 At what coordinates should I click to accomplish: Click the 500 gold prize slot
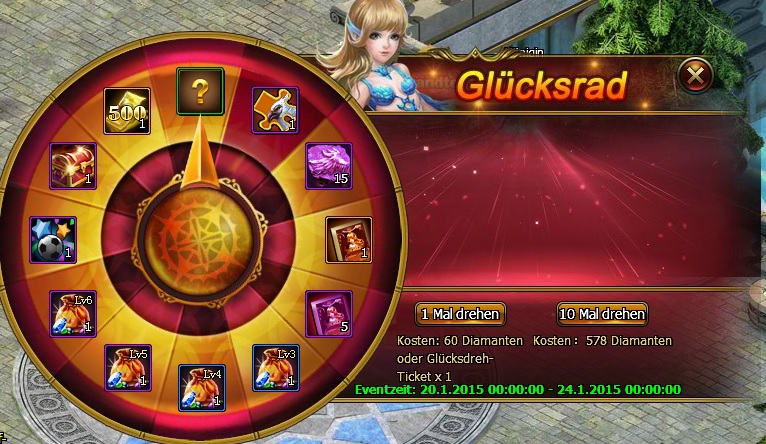click(127, 112)
